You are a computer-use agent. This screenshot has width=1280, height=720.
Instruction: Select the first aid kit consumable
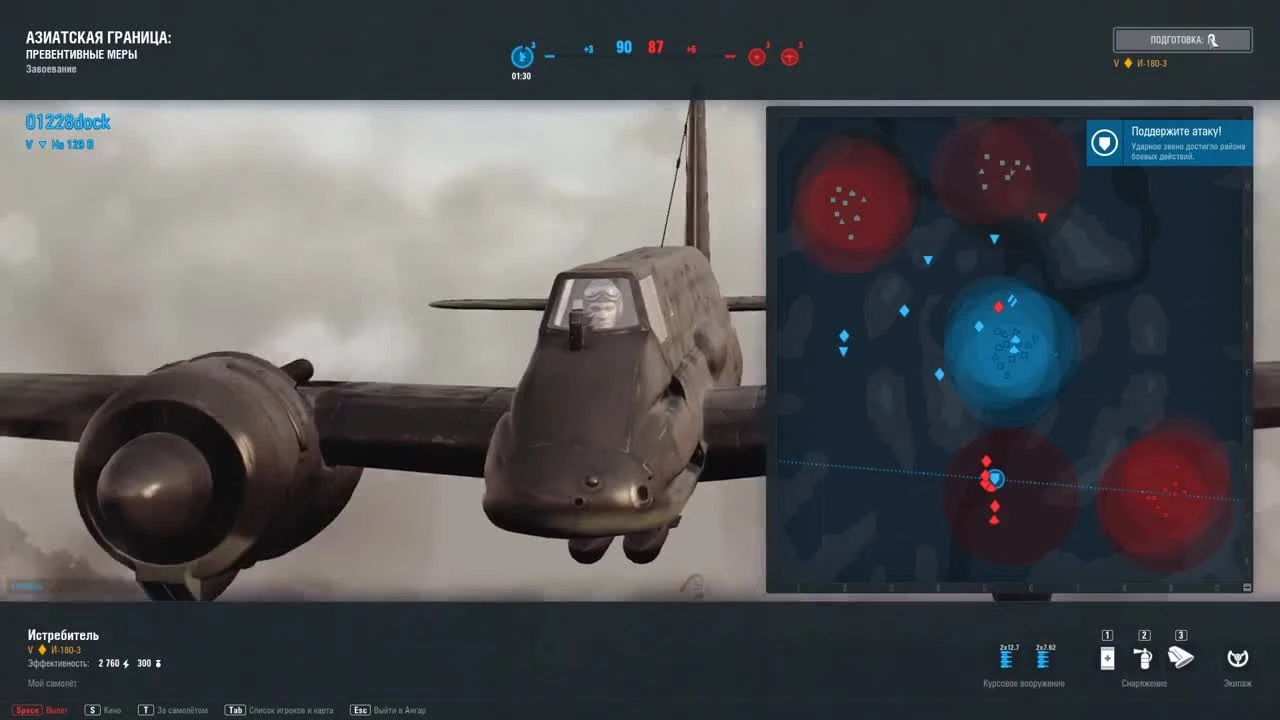click(x=1107, y=658)
